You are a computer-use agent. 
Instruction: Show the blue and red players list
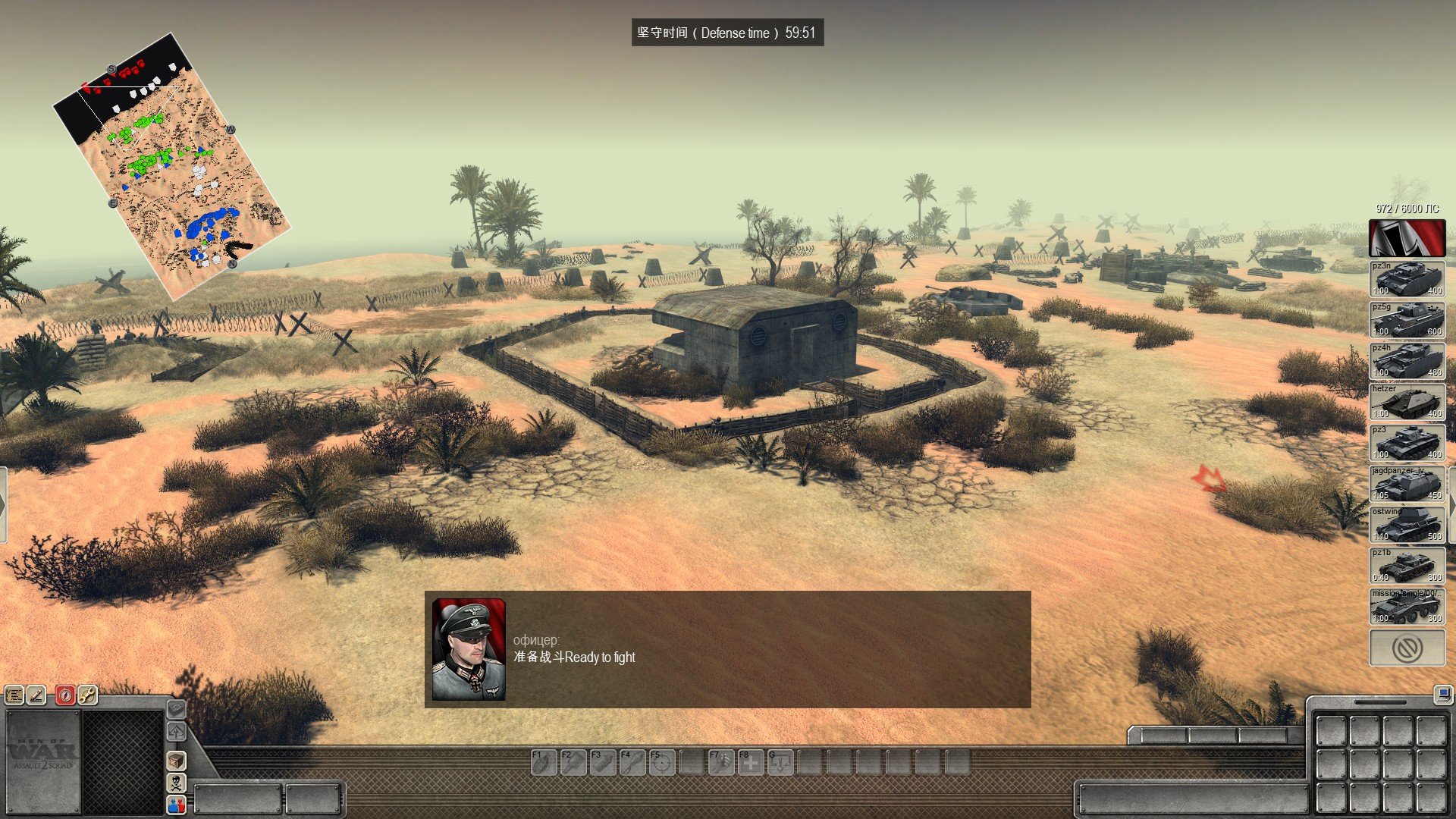176,804
